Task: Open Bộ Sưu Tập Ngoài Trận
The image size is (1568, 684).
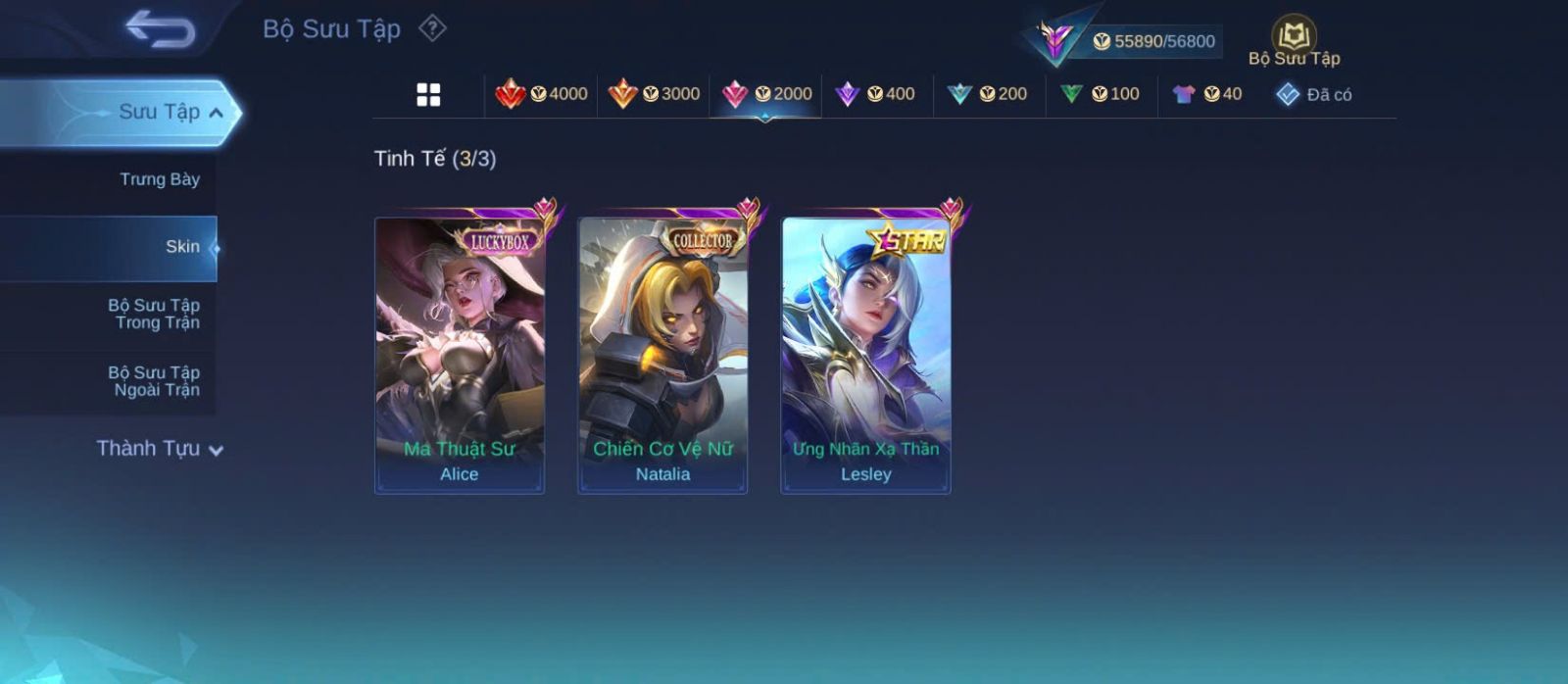Action: tap(154, 381)
